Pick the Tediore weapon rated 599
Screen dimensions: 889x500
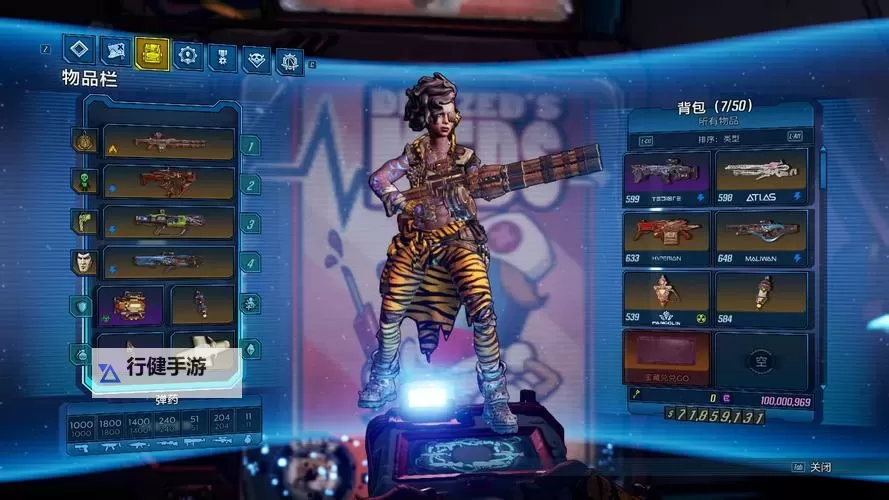[667, 174]
